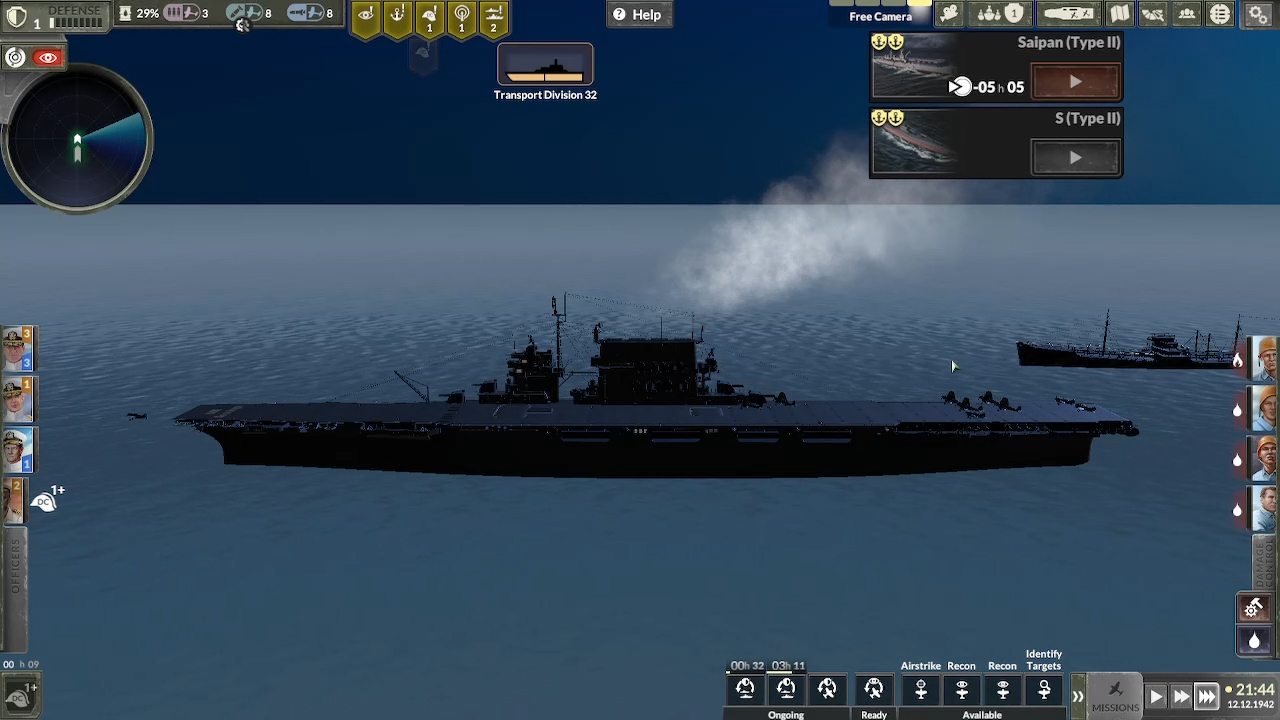
Task: Launch an Airstrike from the Available missions
Action: 921,690
